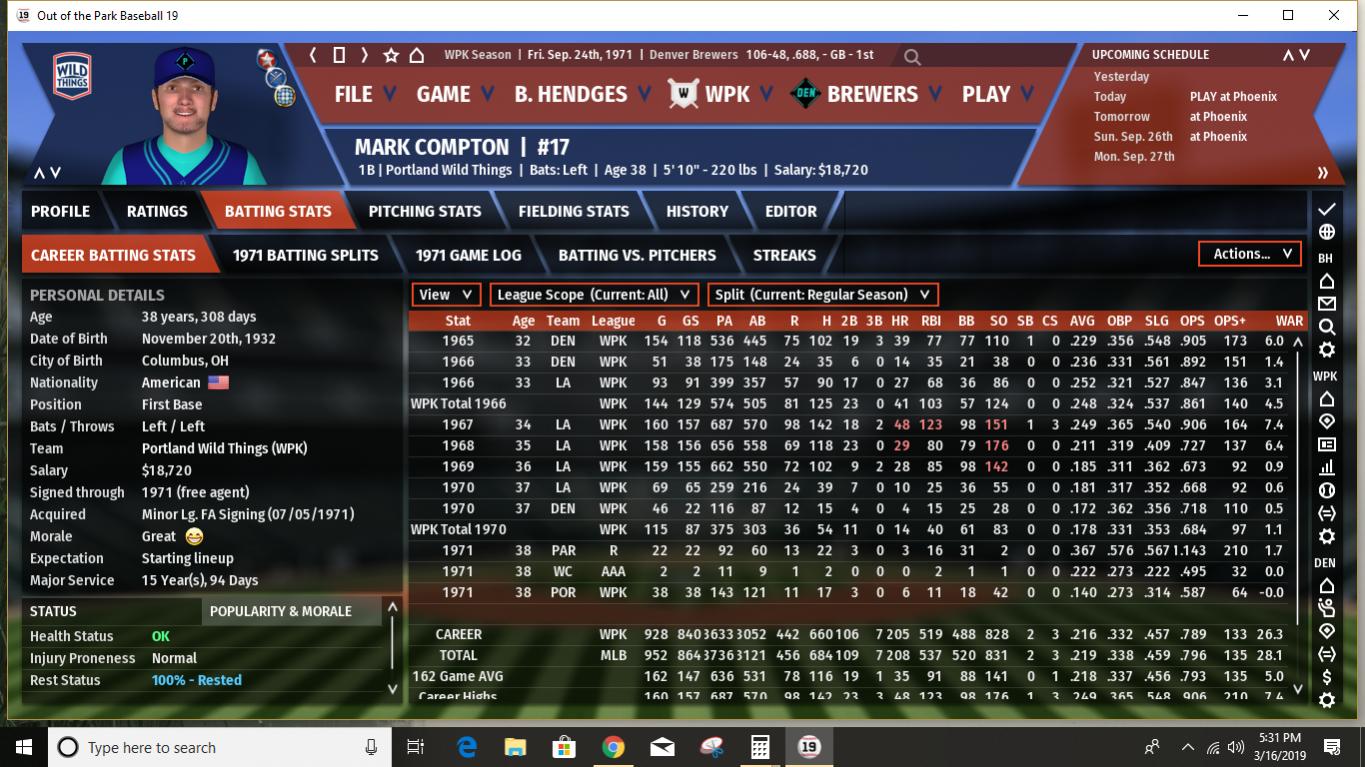Switch to the PROFILE tab
The image size is (1365, 767).
[x=60, y=211]
